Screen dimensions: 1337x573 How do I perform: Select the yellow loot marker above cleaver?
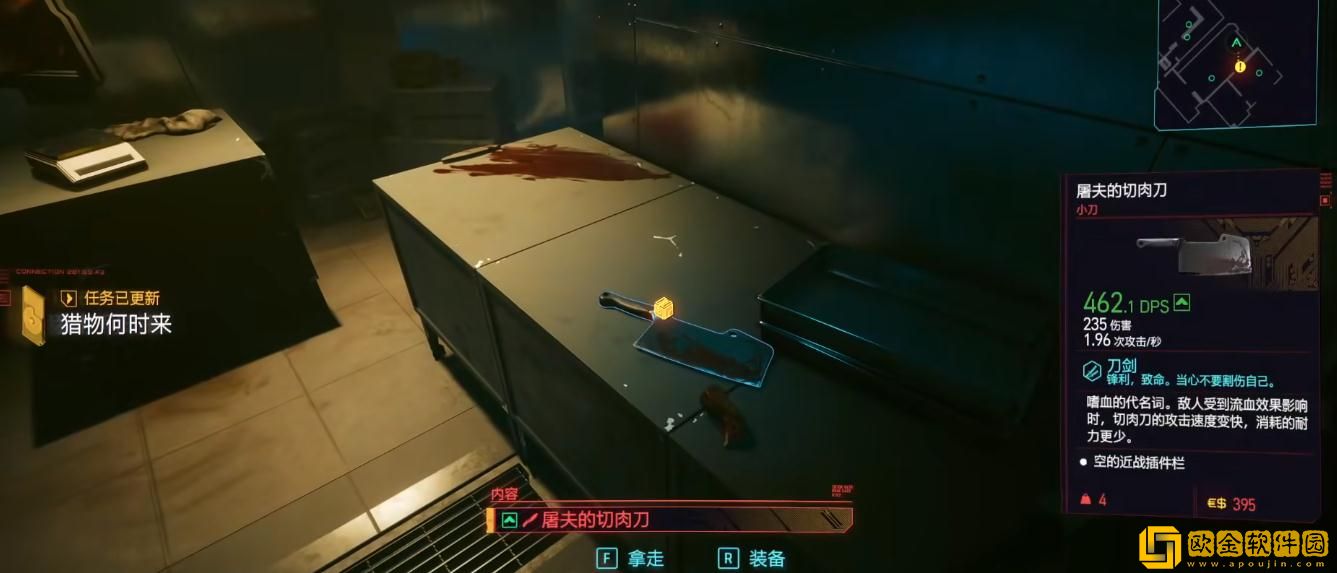click(x=661, y=308)
